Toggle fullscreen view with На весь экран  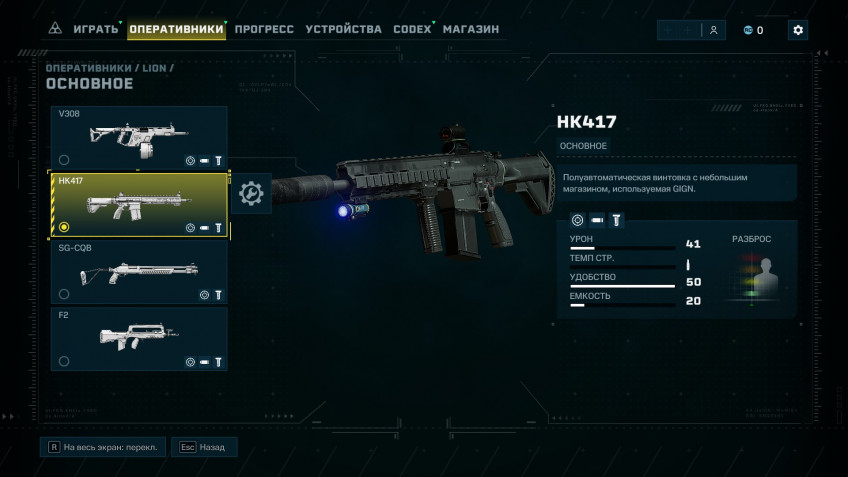[x=101, y=447]
